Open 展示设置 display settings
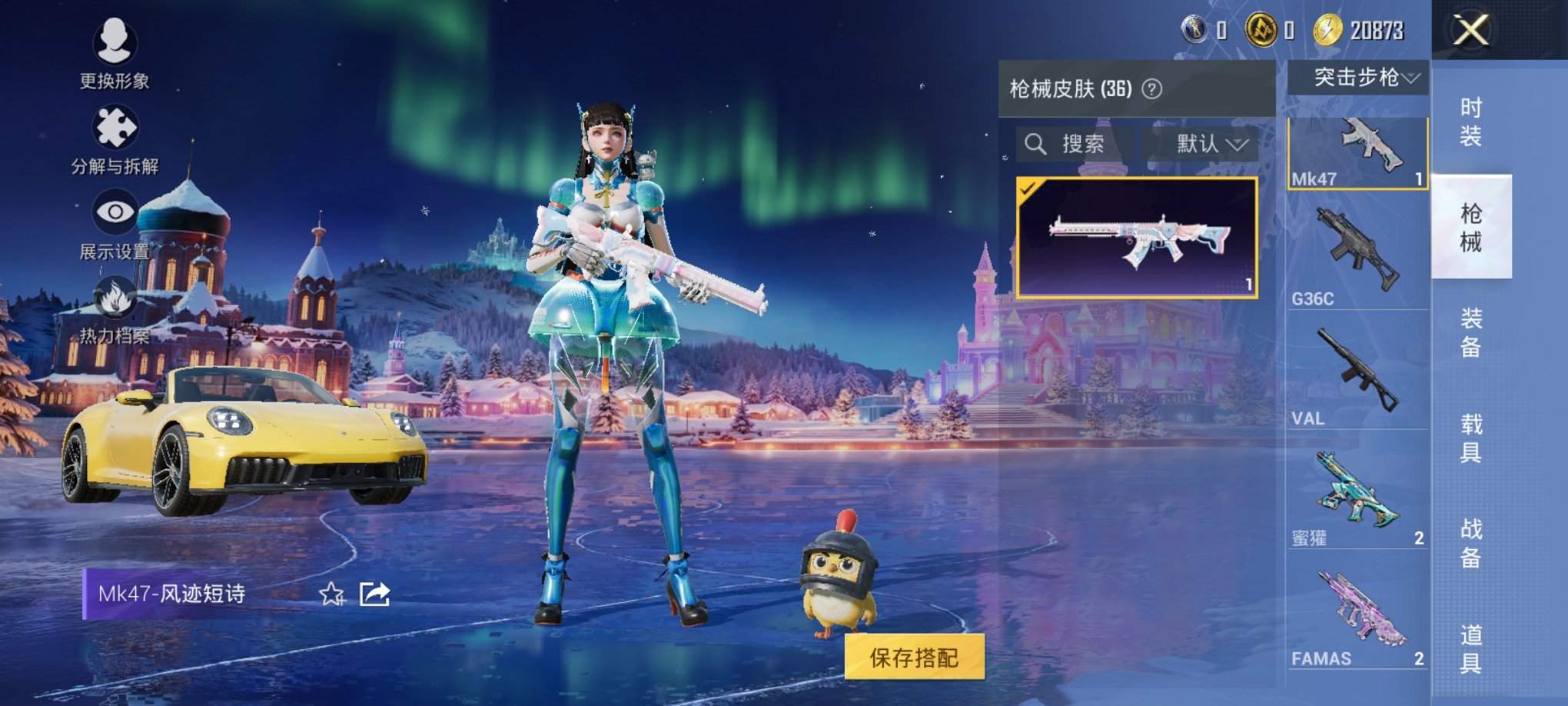 [115, 211]
